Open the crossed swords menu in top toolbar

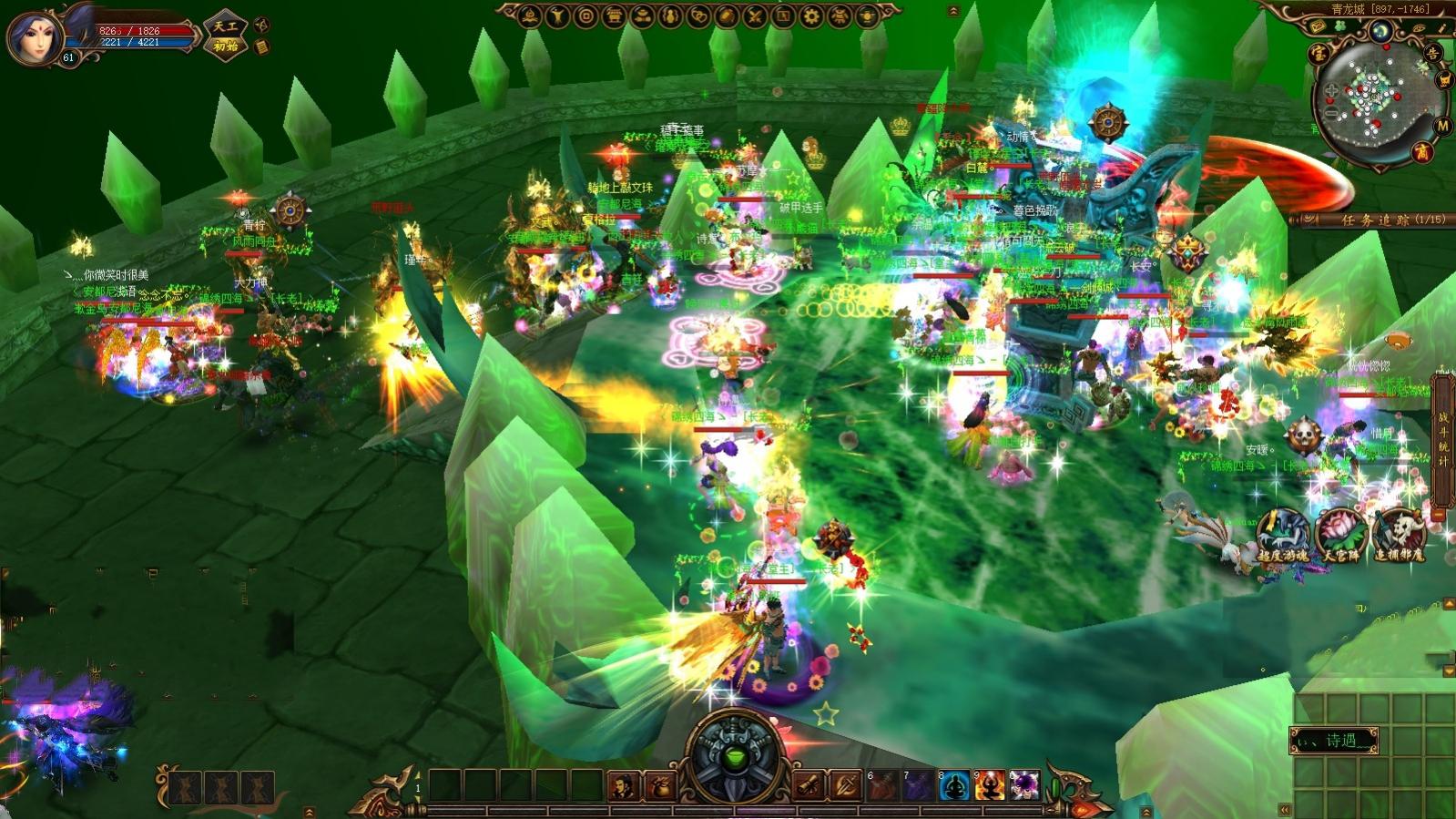coord(755,15)
